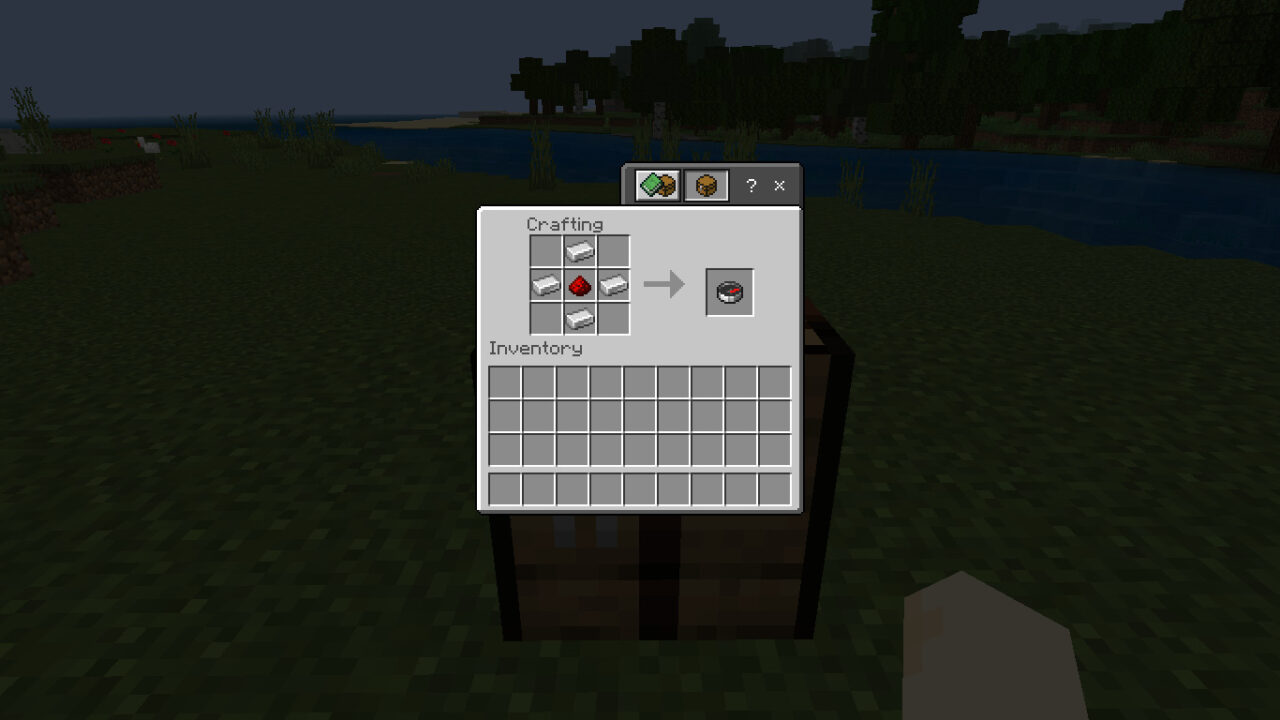This screenshot has width=1280, height=720.
Task: Close the crafting screen
Action: (779, 185)
